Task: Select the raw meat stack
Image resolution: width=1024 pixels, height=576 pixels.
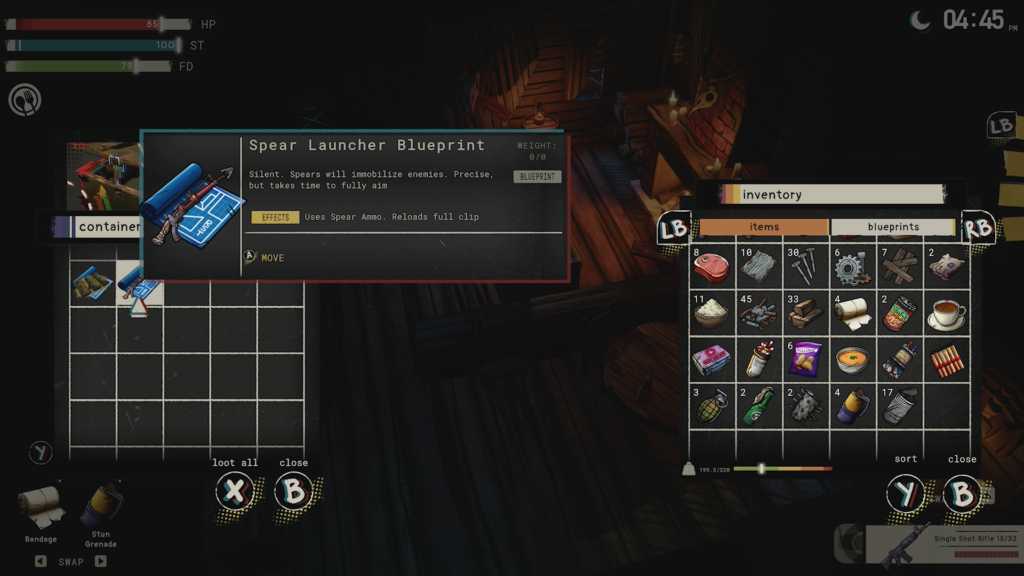Action: coord(711,267)
